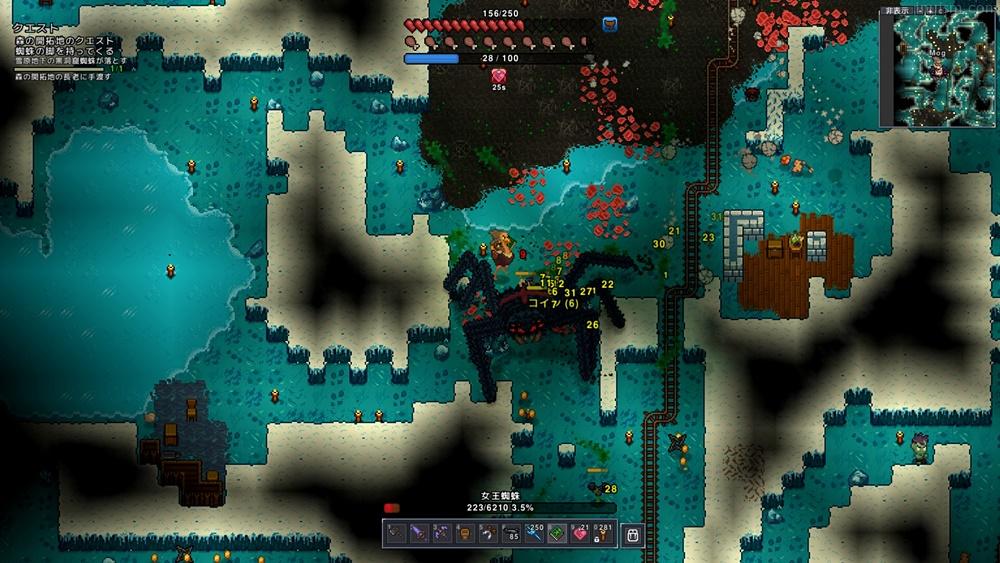Hide the minimap with 非表示 button

pyautogui.click(x=899, y=11)
